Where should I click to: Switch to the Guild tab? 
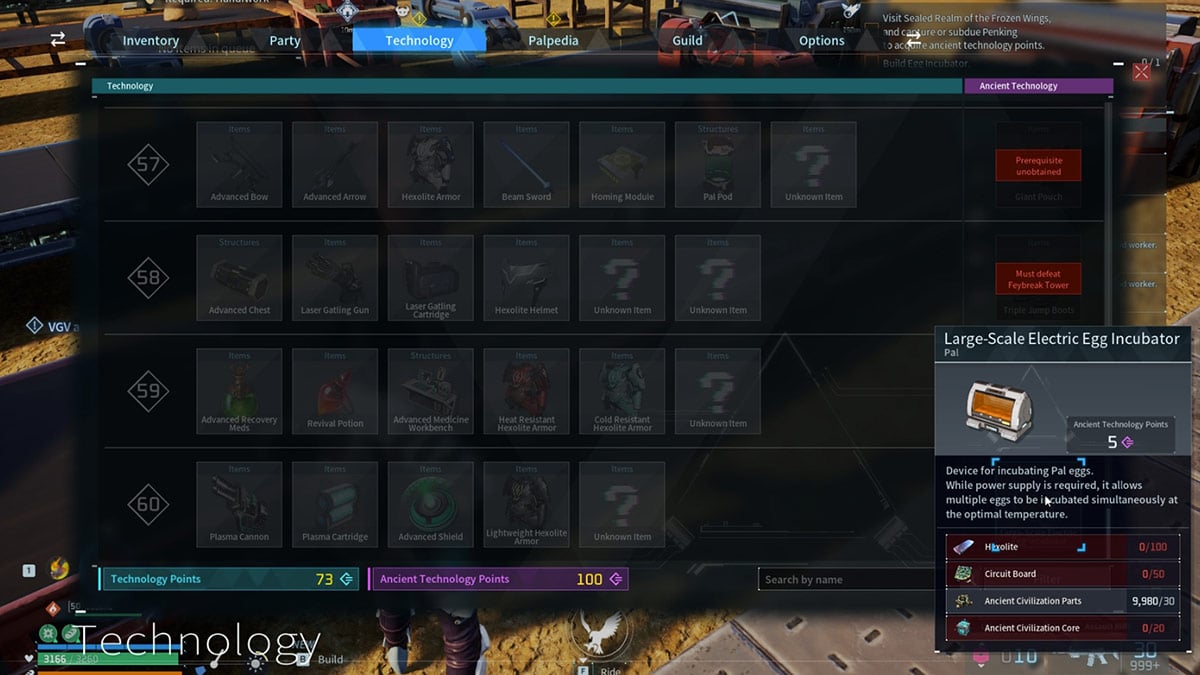pyautogui.click(x=687, y=41)
